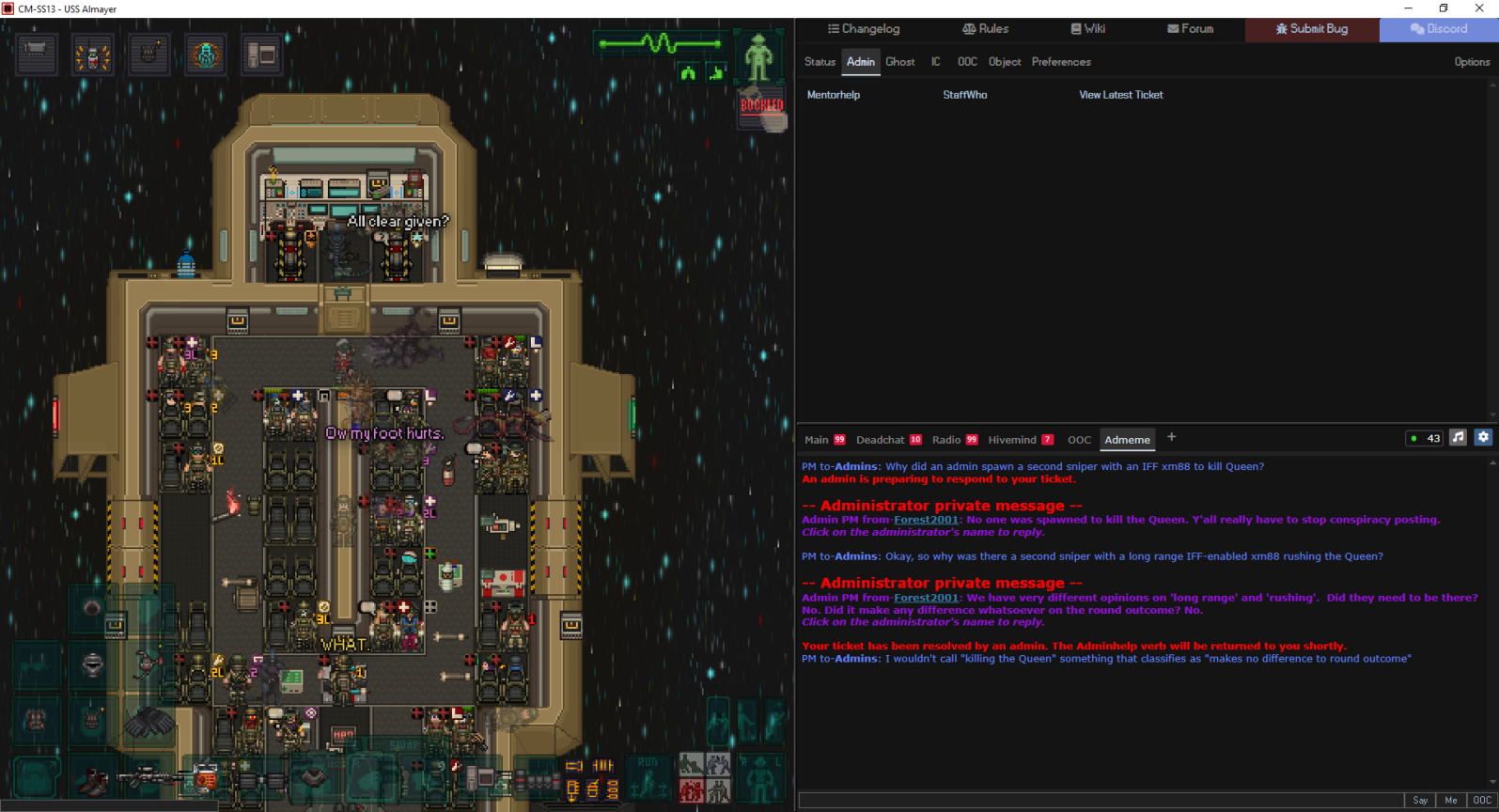1499x812 pixels.
Task: Click the chat text input field
Action: (x=1100, y=801)
